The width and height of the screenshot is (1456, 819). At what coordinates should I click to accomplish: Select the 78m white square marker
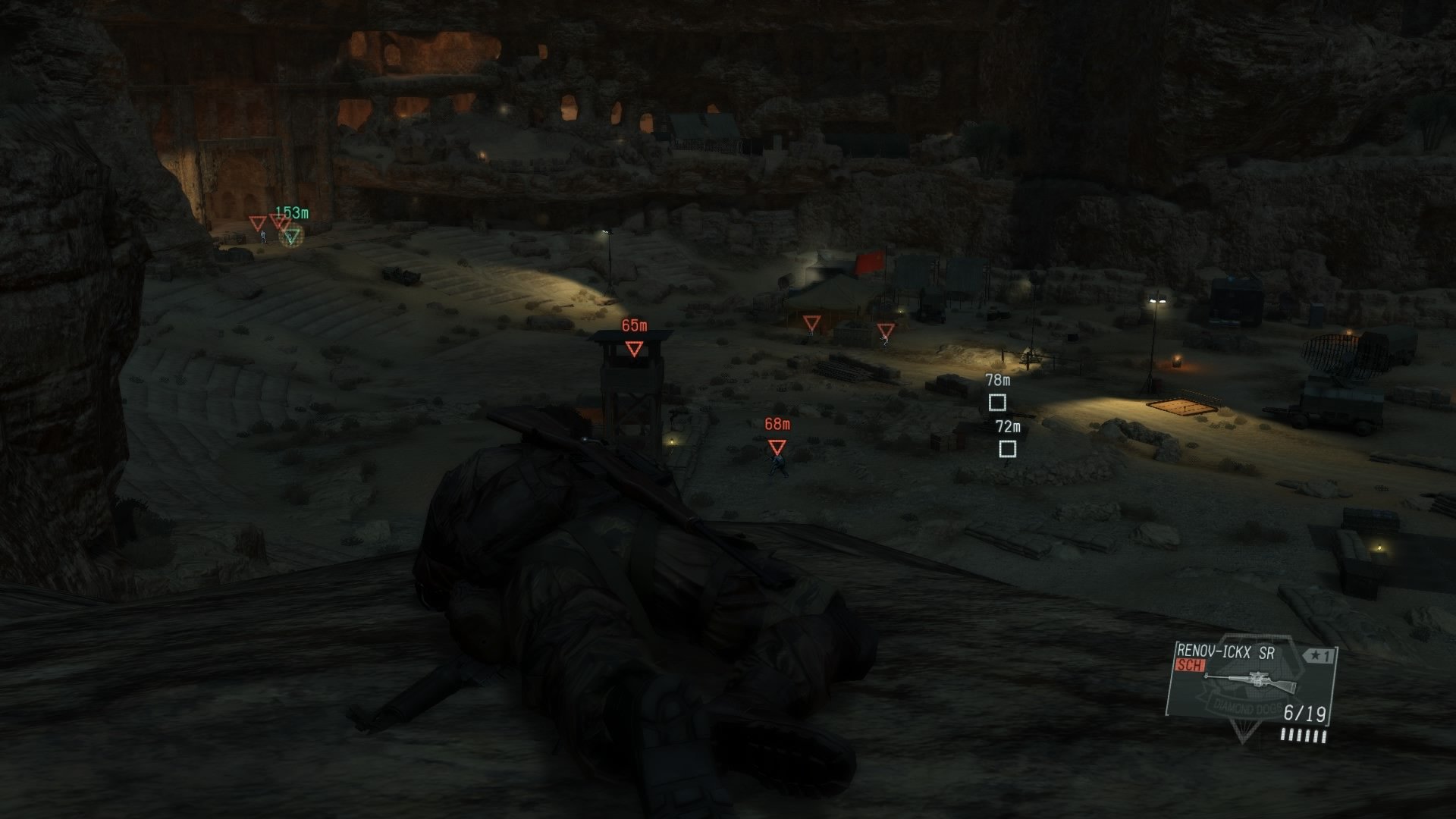click(x=997, y=403)
